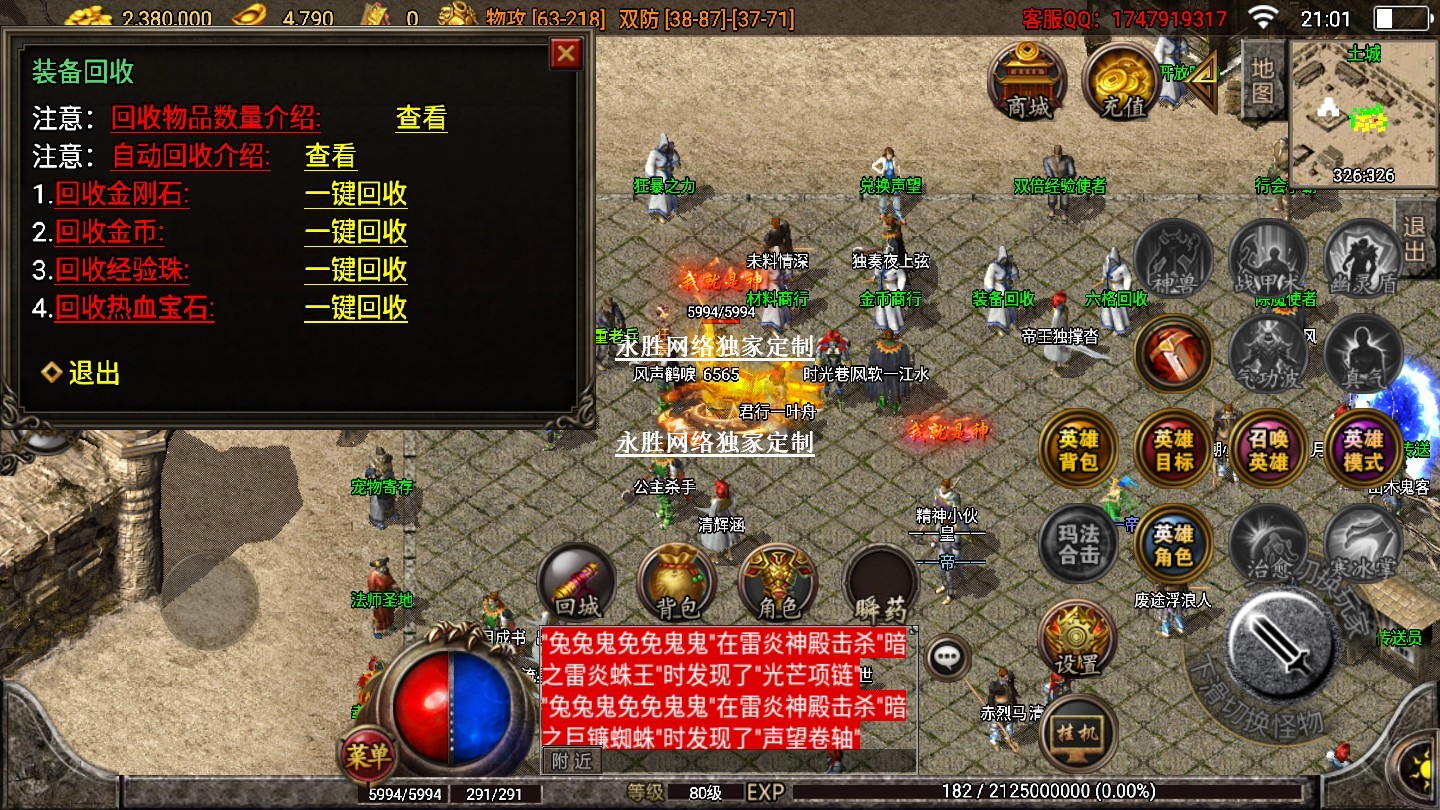One-click recycle experience orbs (经验珠)
1440x810 pixels.
pyautogui.click(x=355, y=270)
